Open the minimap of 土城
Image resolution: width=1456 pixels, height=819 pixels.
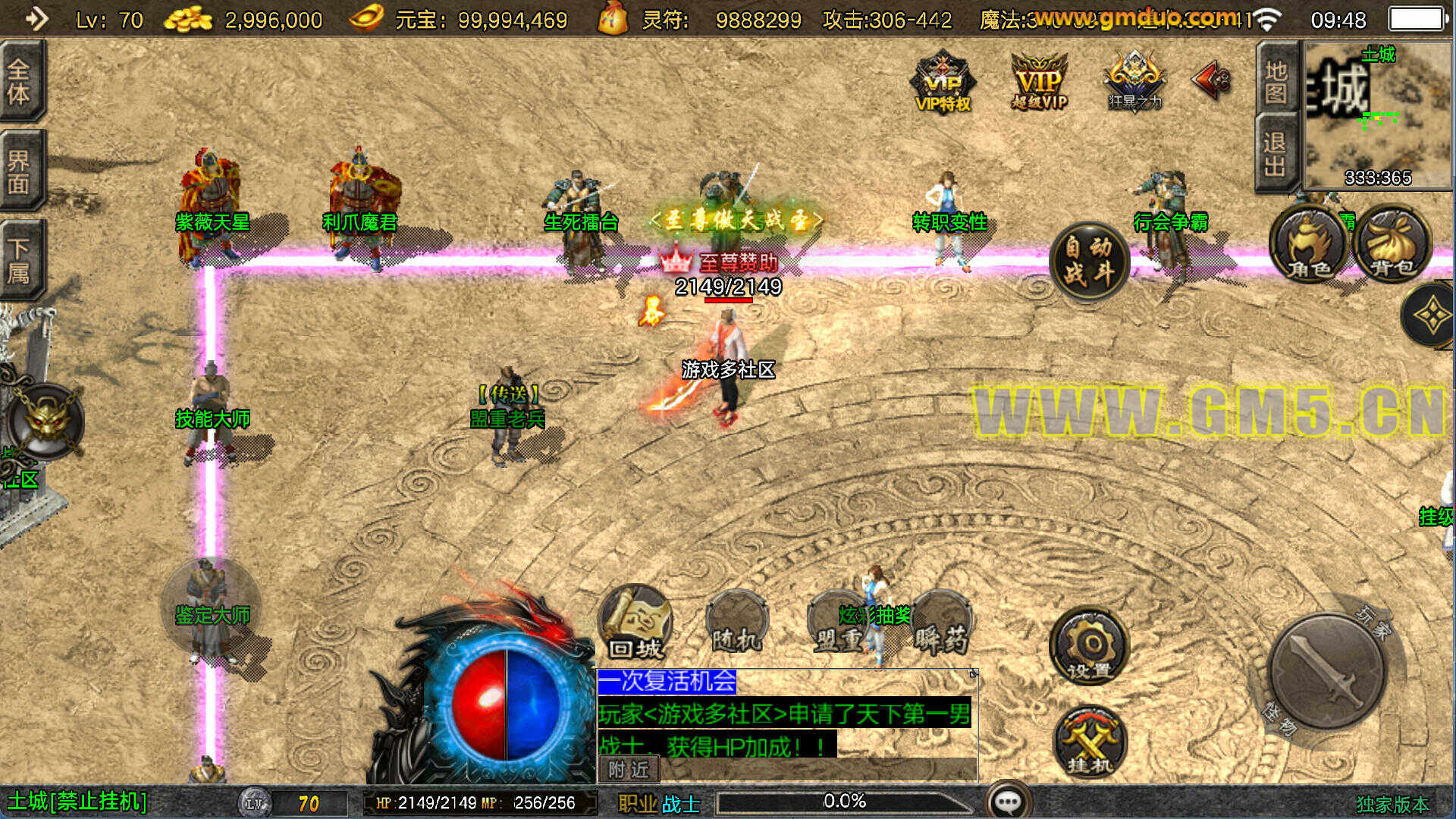click(x=1376, y=114)
